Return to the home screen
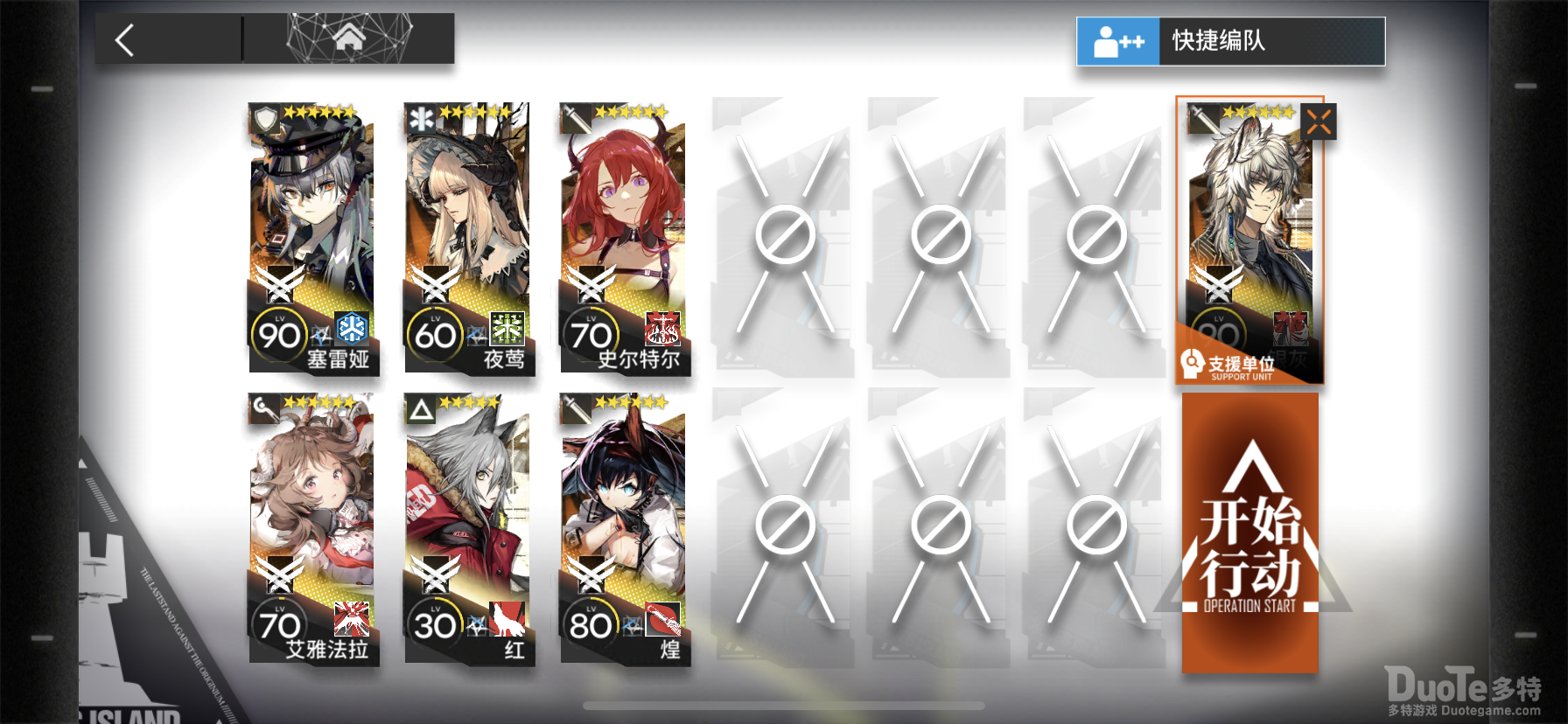The width and height of the screenshot is (1568, 724). [348, 38]
